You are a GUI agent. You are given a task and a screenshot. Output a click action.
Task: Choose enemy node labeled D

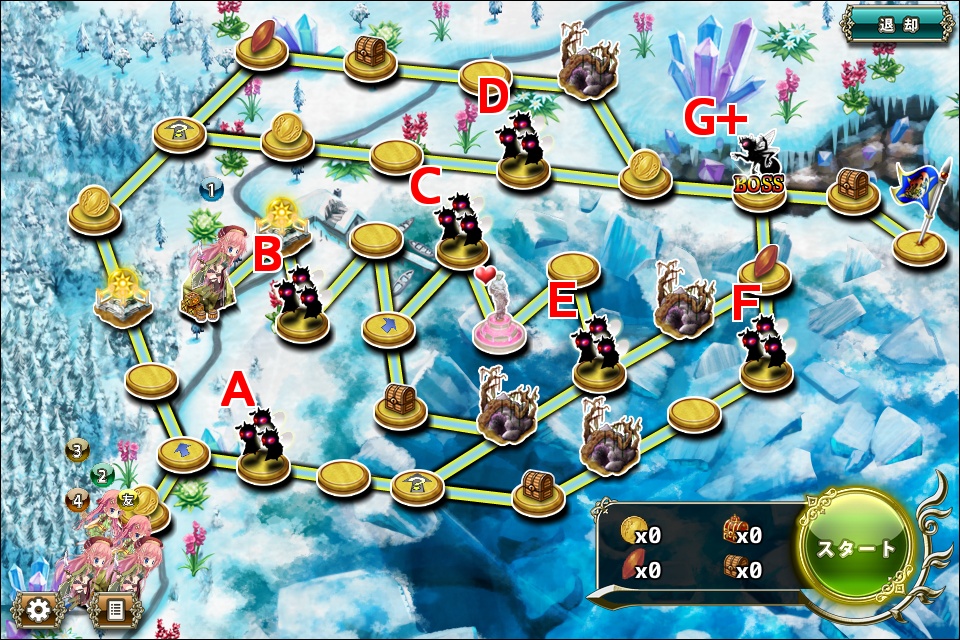[x=524, y=152]
